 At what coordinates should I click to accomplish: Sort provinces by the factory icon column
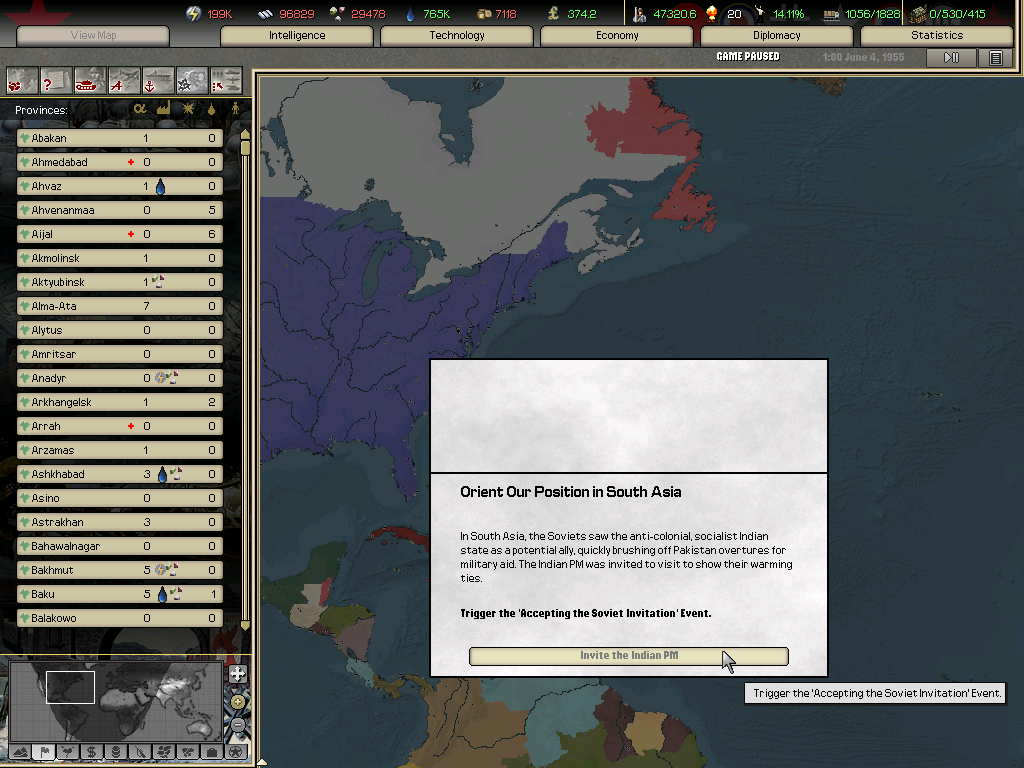pyautogui.click(x=164, y=109)
